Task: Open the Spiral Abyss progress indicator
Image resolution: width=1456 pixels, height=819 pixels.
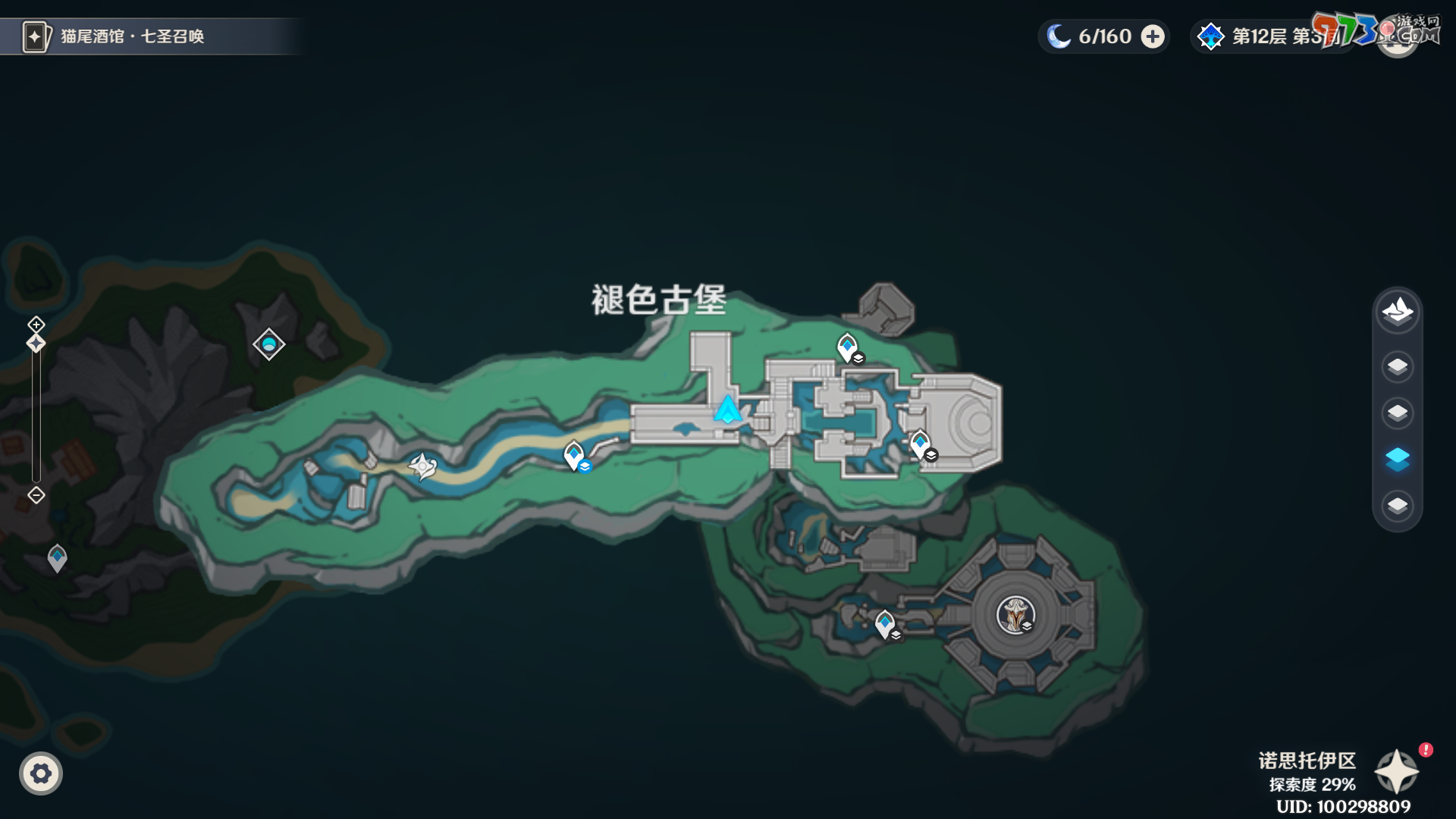Action: coord(1274,36)
